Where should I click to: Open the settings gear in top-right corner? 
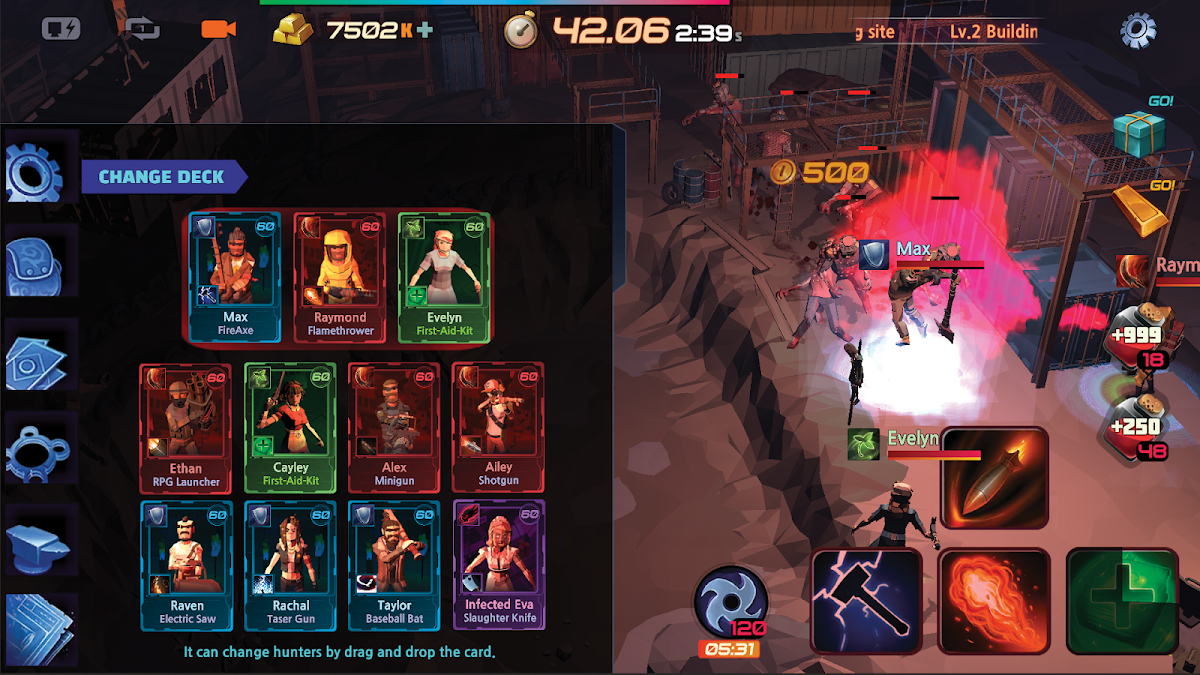coord(1138,31)
